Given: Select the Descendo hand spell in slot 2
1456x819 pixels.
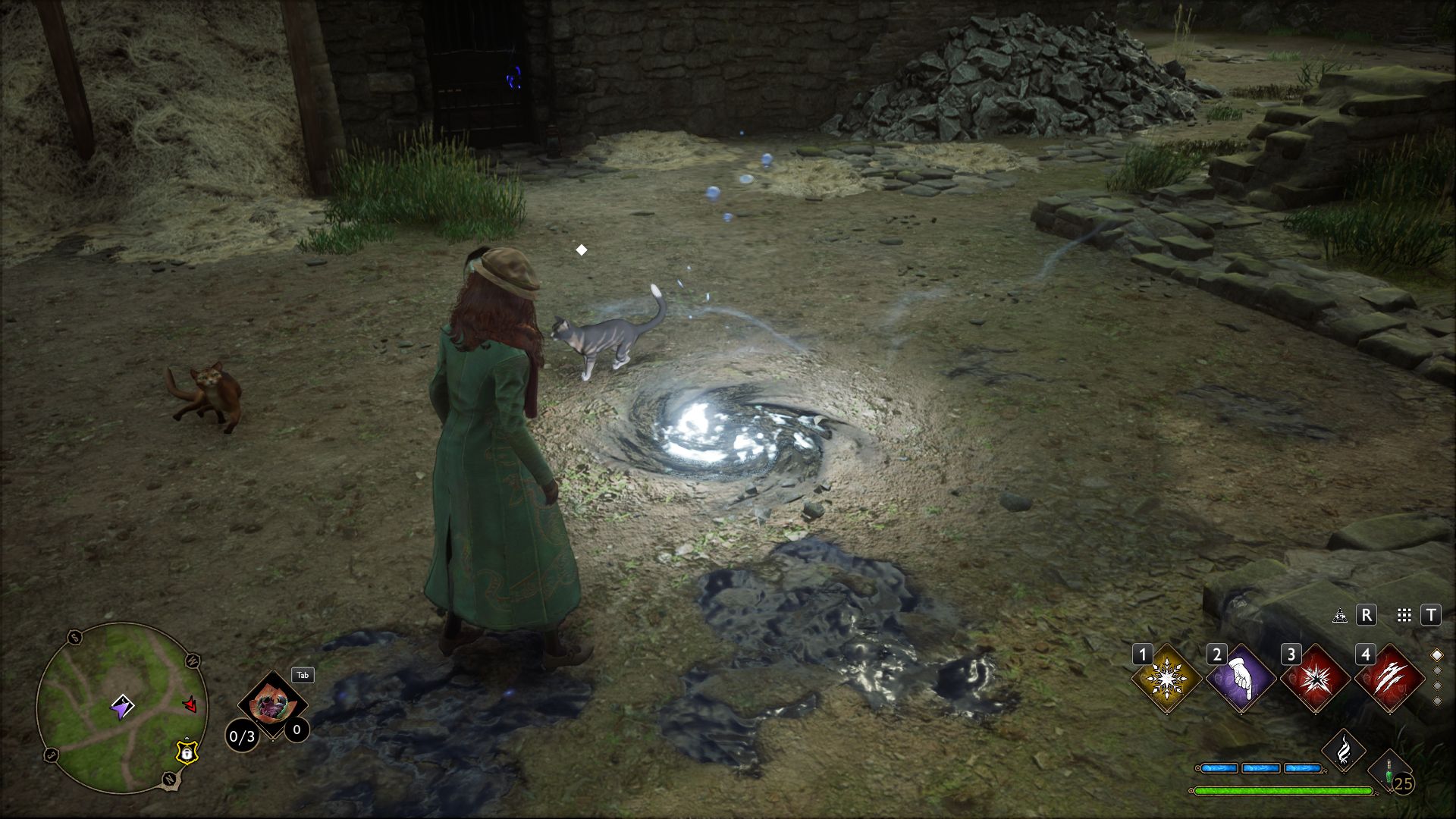Looking at the screenshot, I should click(x=1241, y=679).
